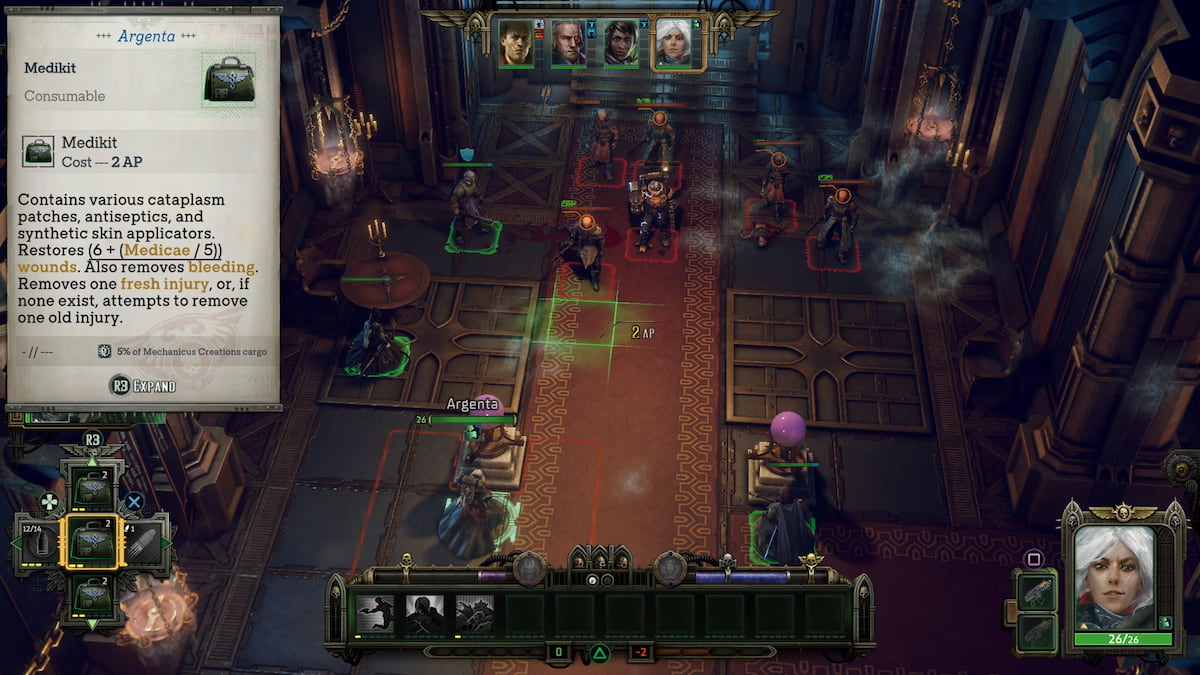The height and width of the screenshot is (675, 1200).
Task: Select white-haired Argenta's portrait in the party bar
Action: [673, 43]
